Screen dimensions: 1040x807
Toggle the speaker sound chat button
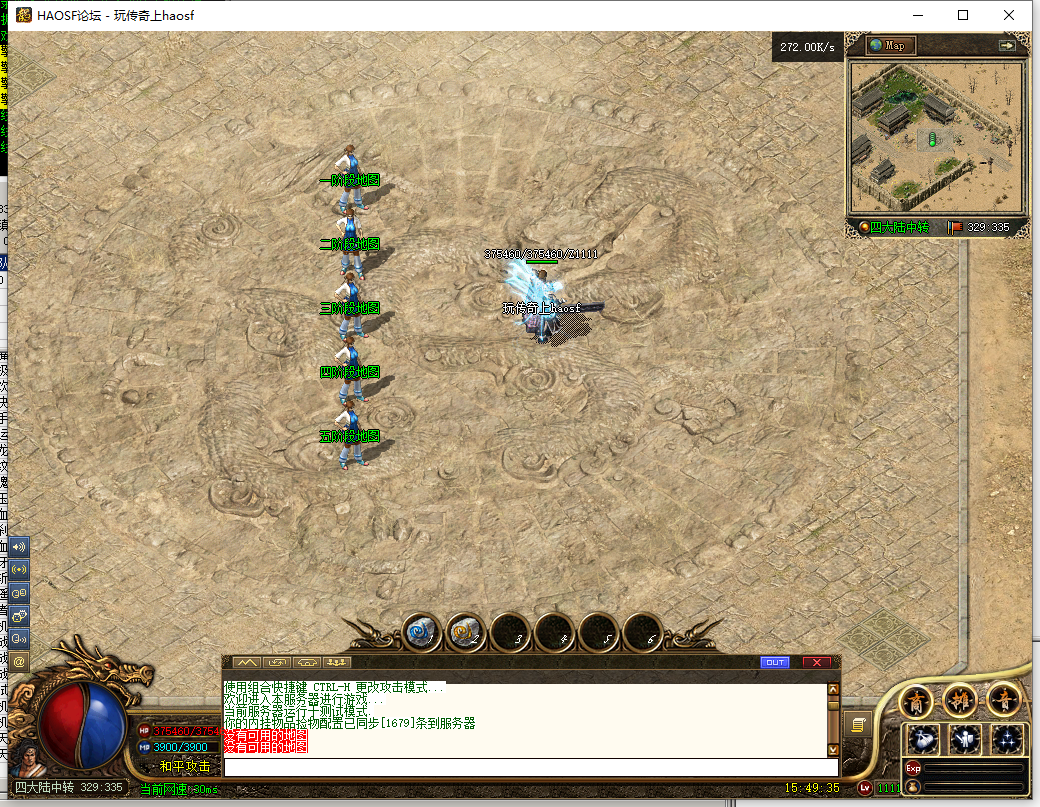click(19, 547)
